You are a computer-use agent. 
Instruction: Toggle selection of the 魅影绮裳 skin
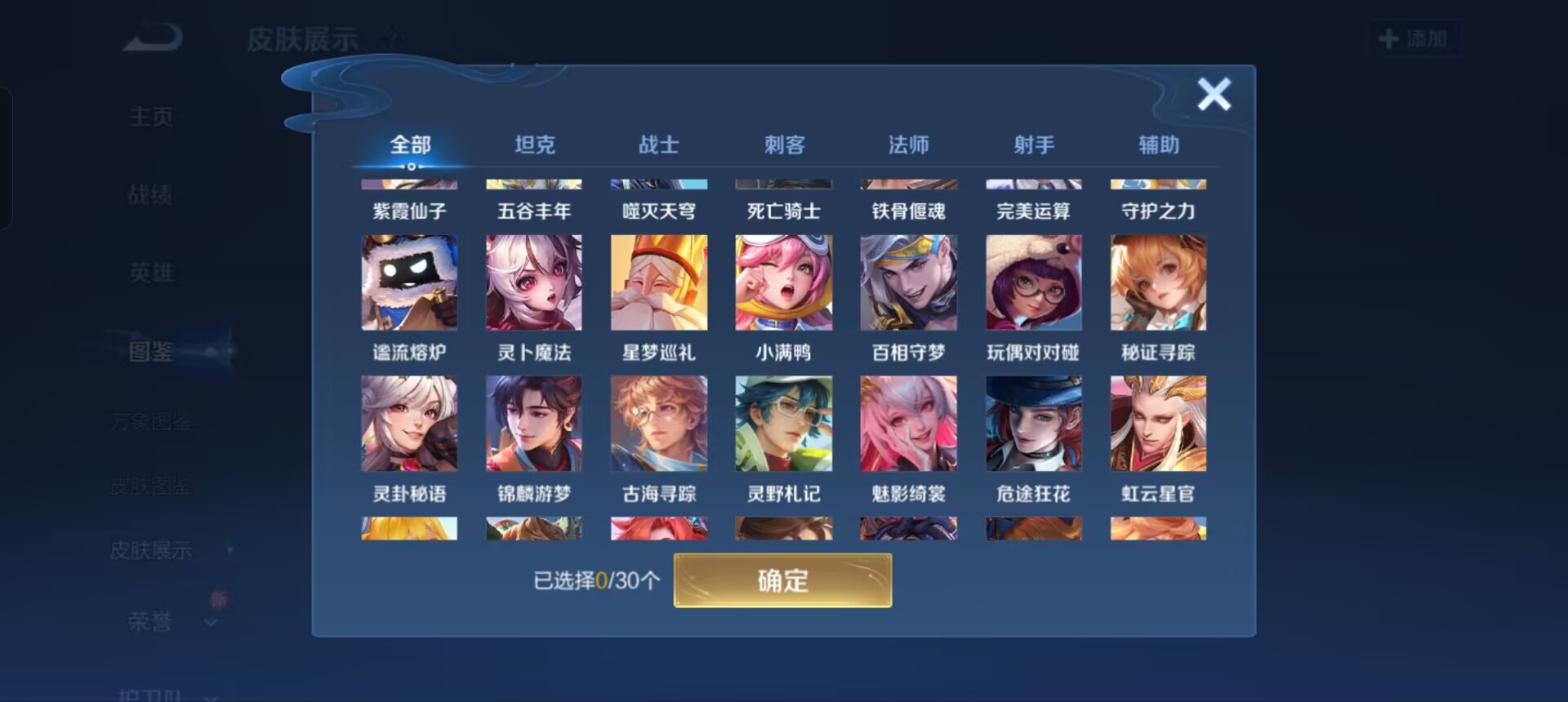(907, 423)
